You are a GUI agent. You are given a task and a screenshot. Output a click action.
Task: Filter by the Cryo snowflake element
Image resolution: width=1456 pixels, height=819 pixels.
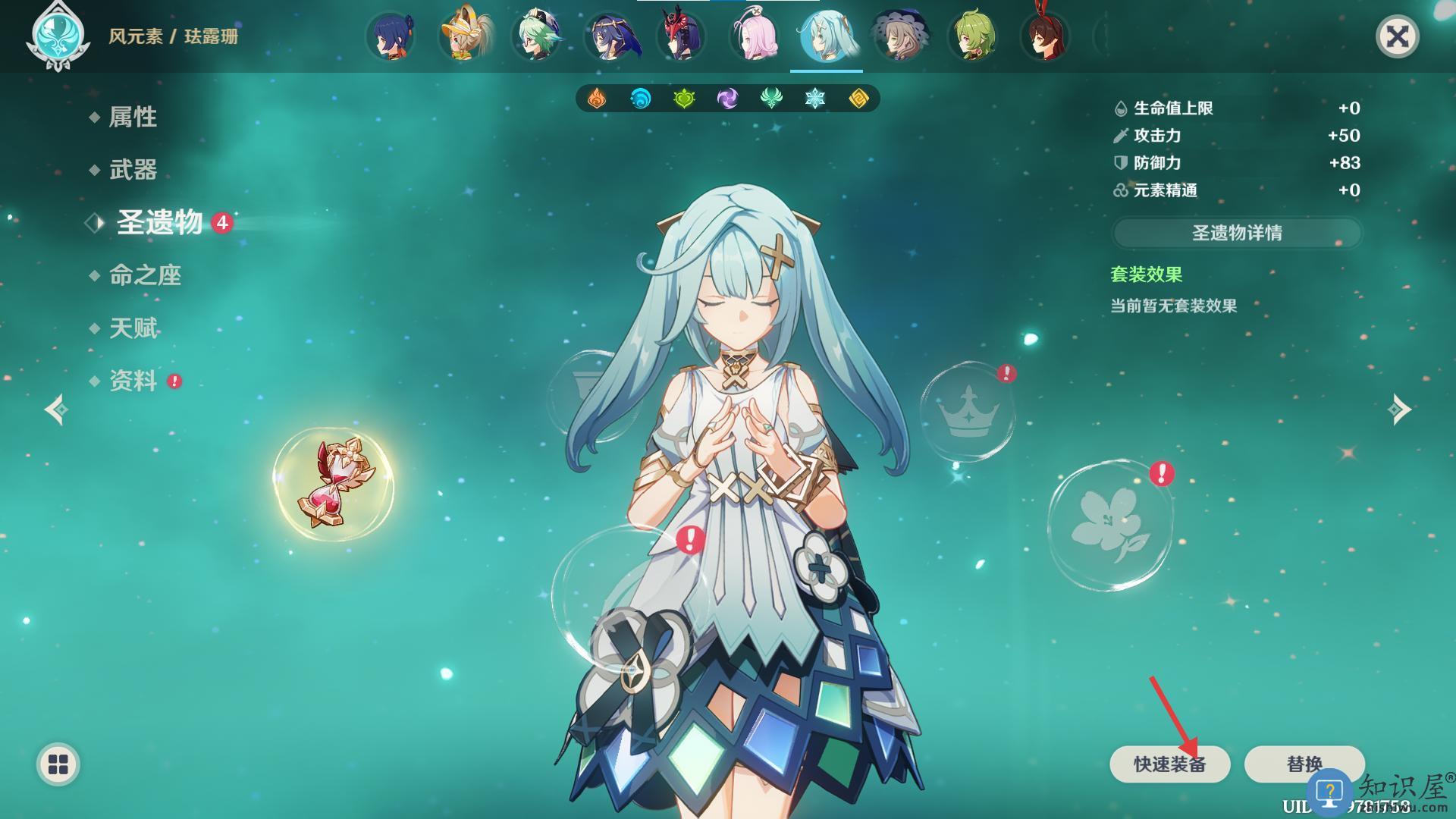[x=815, y=99]
